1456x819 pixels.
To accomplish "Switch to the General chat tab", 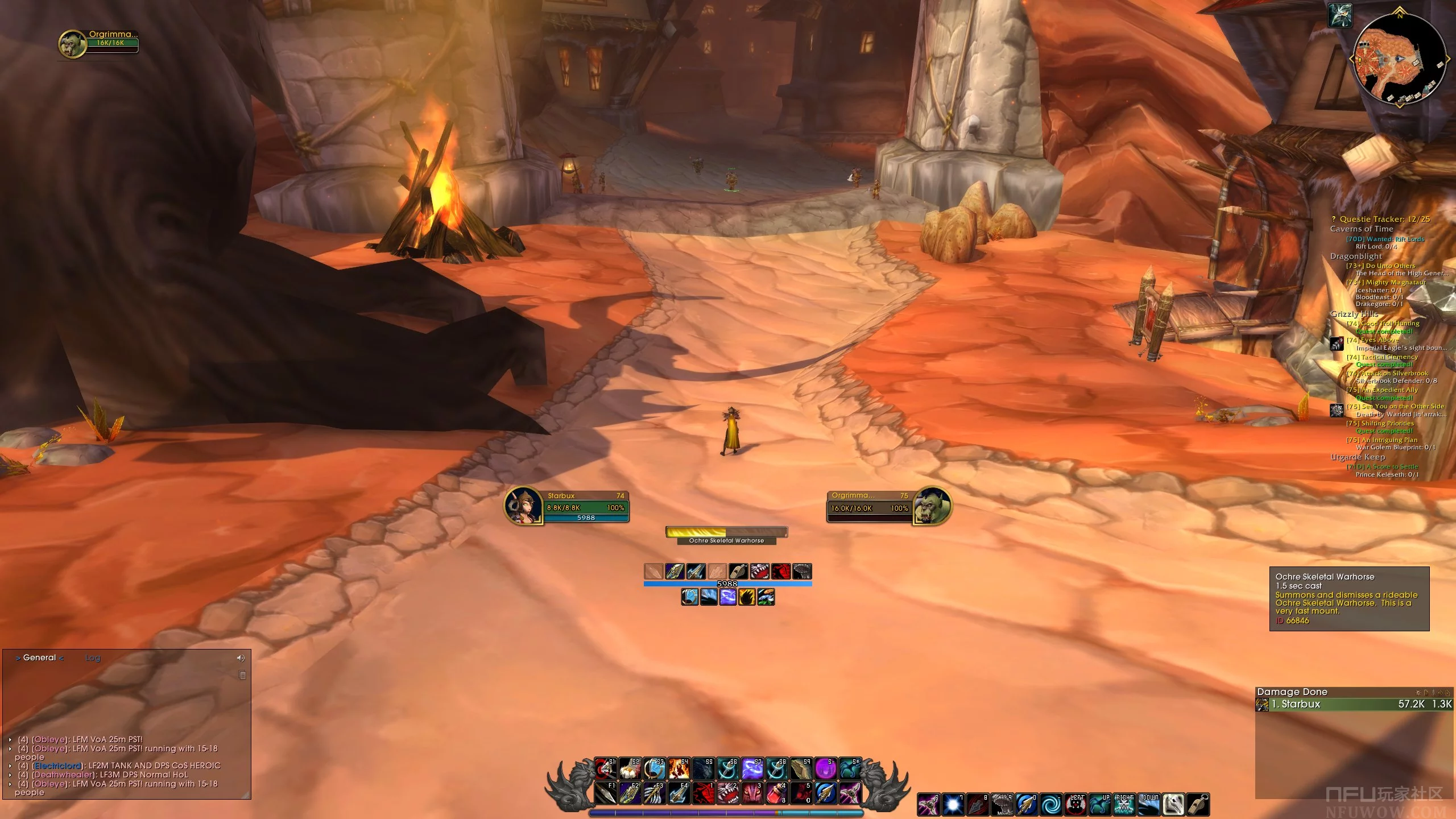I will pyautogui.click(x=39, y=658).
